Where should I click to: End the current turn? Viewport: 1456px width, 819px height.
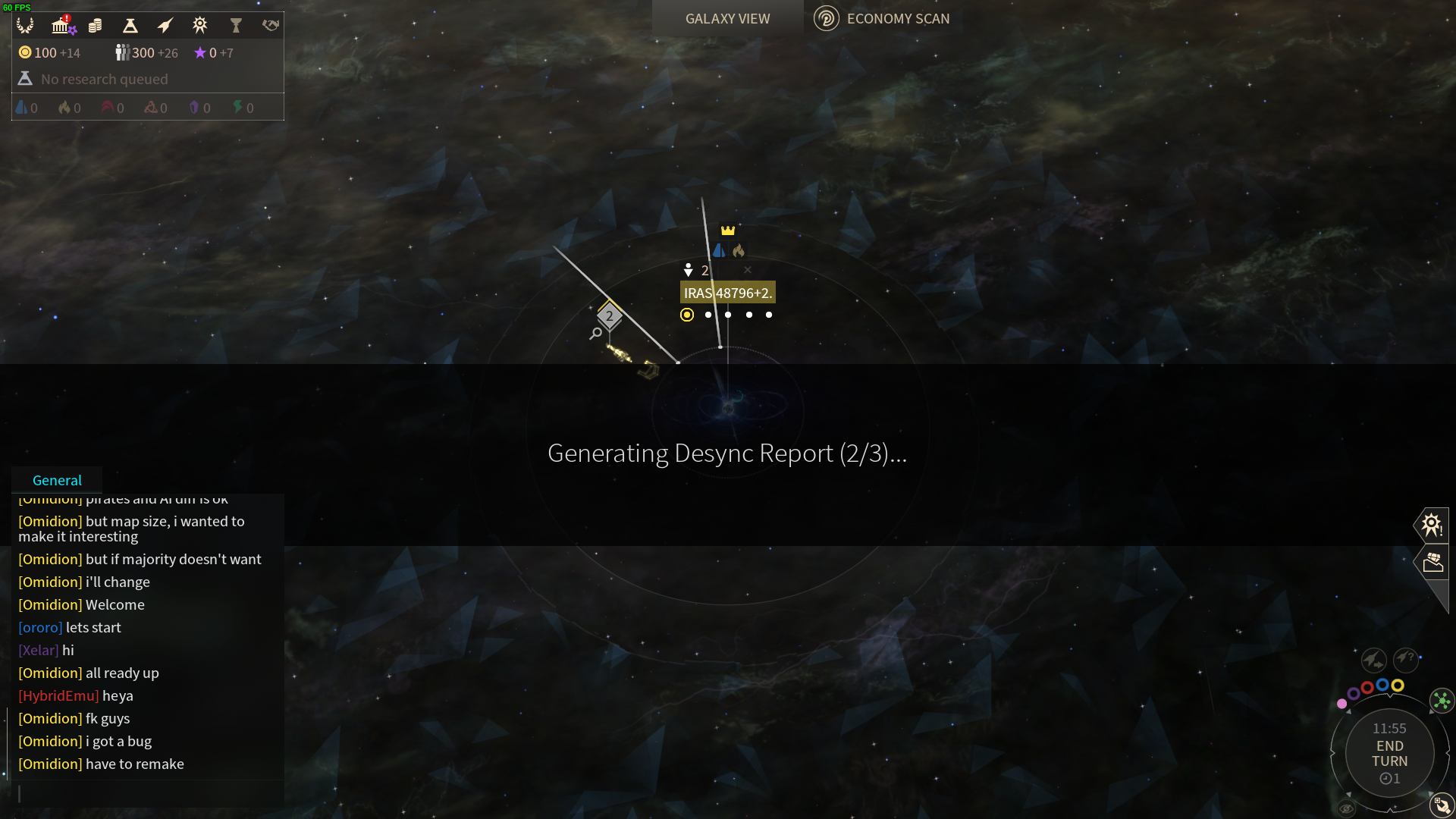click(x=1389, y=754)
